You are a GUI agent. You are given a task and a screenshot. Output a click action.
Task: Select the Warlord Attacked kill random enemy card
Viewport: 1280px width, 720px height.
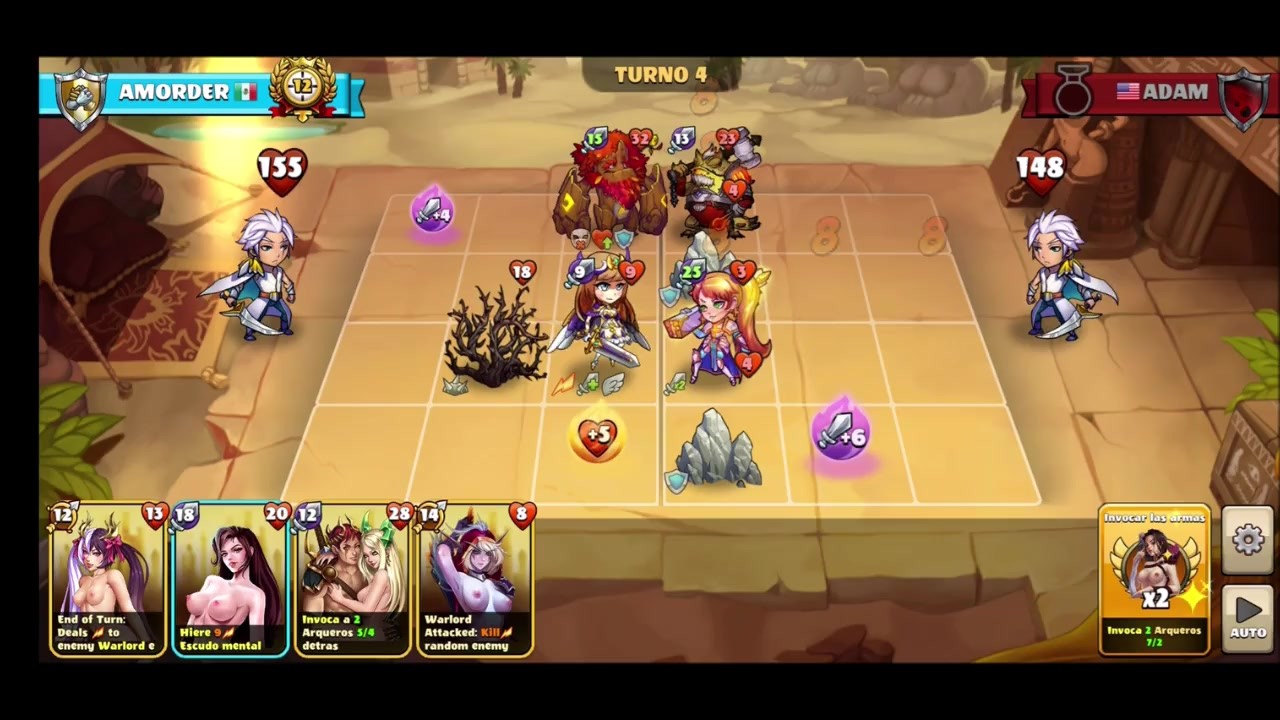[474, 582]
